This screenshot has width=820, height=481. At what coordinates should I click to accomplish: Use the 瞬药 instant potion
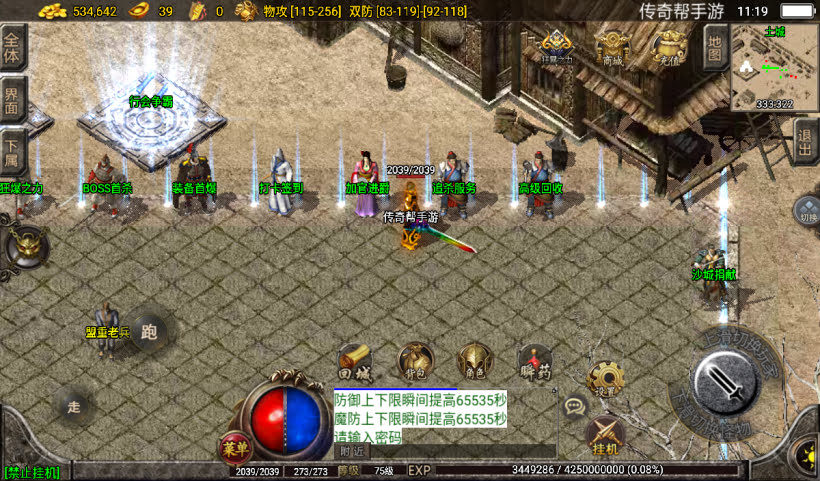pyautogui.click(x=536, y=361)
